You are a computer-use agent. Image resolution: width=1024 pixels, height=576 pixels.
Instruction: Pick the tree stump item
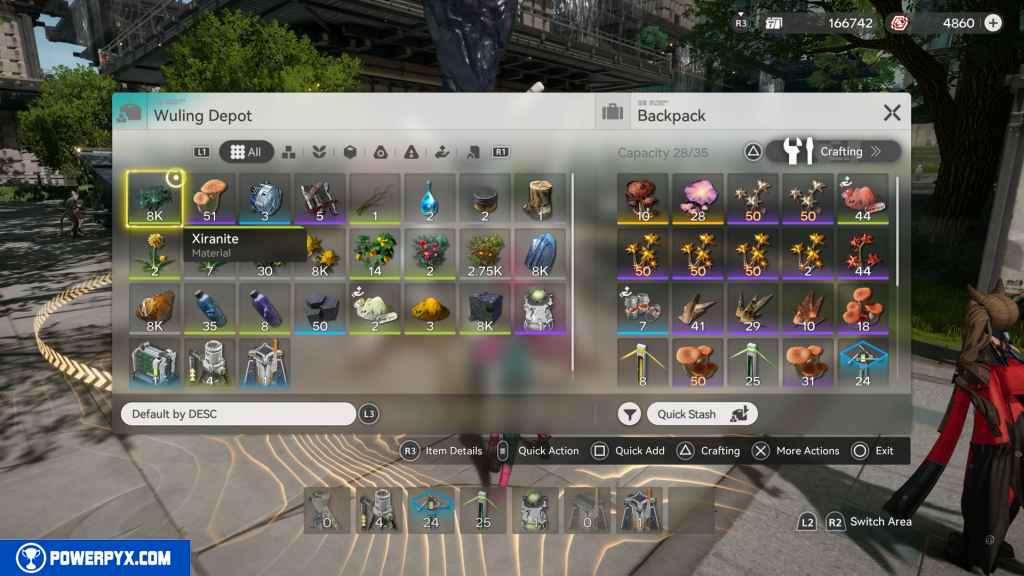pos(539,198)
